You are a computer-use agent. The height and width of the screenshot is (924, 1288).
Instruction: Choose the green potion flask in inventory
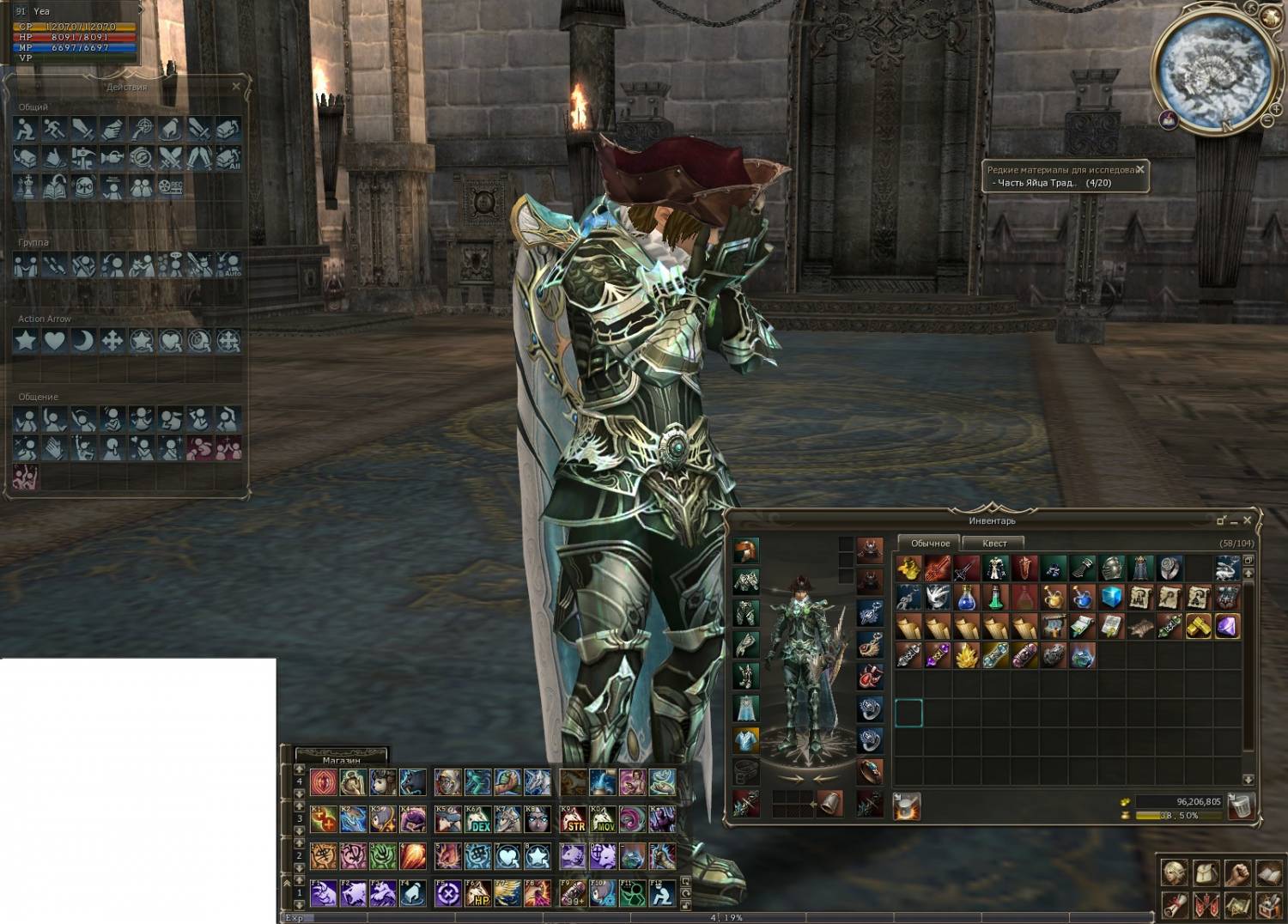pos(995,597)
